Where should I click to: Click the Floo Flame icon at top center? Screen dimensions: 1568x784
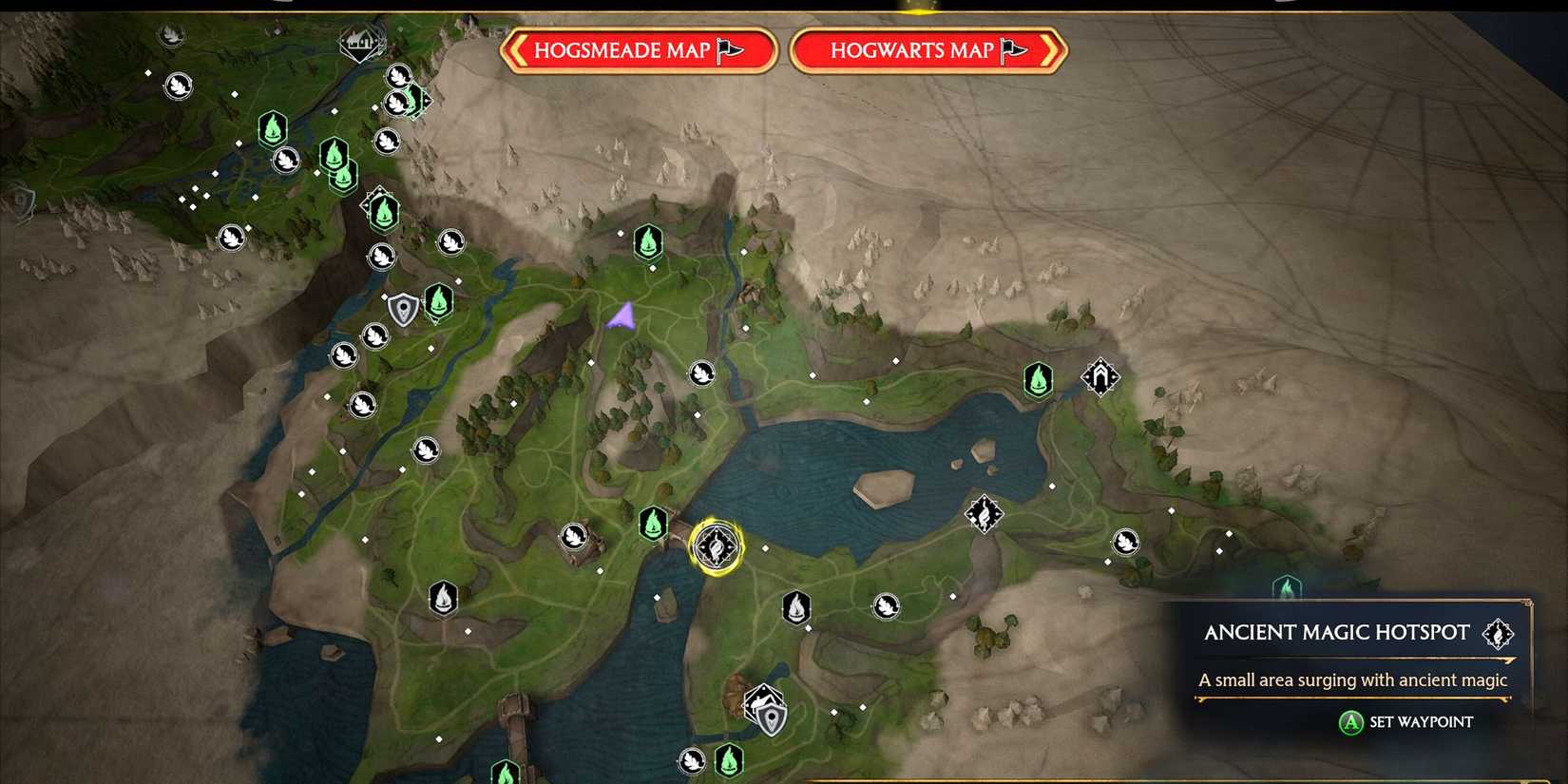(x=647, y=241)
